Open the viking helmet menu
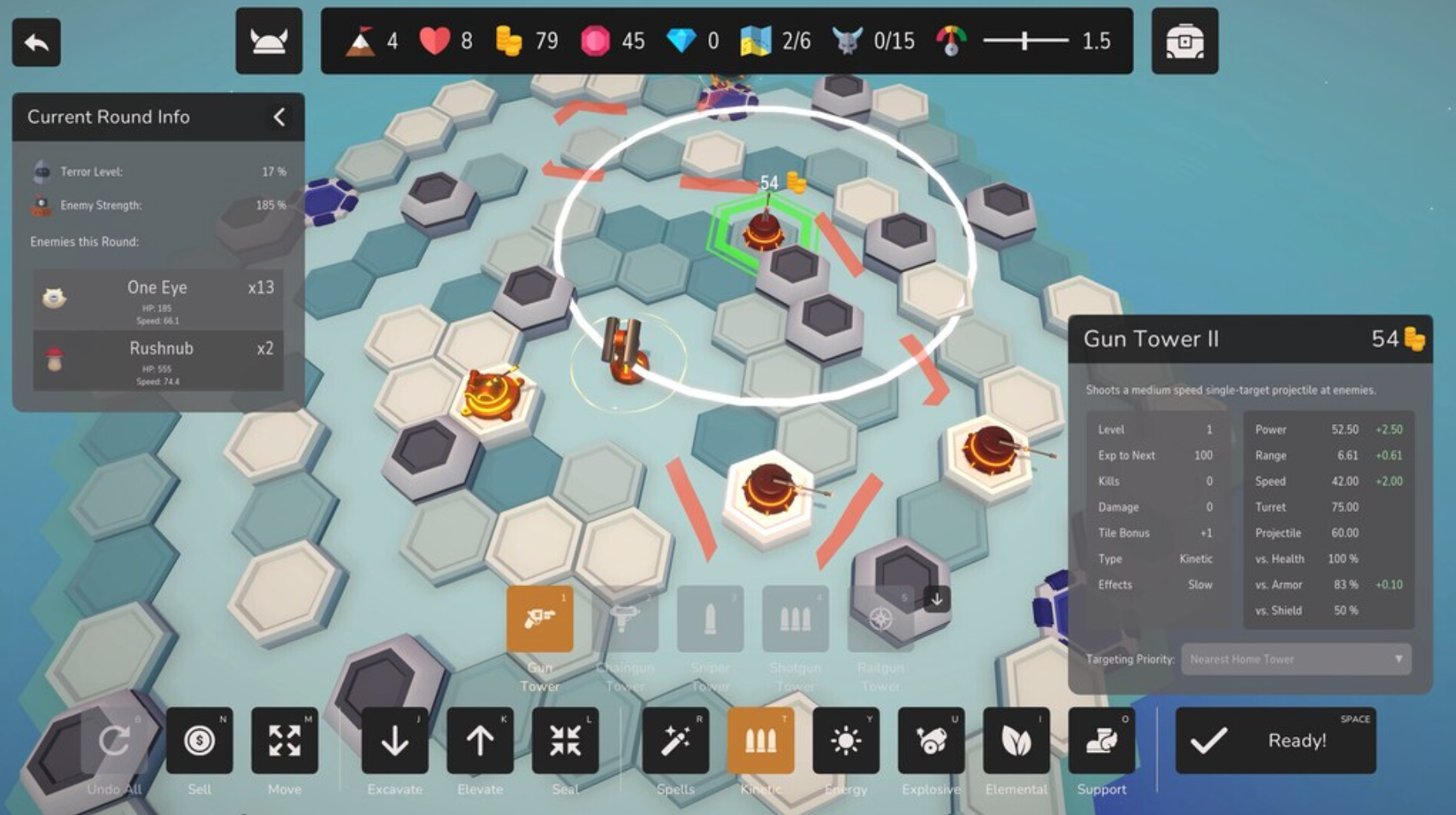This screenshot has height=815, width=1456. pos(268,42)
